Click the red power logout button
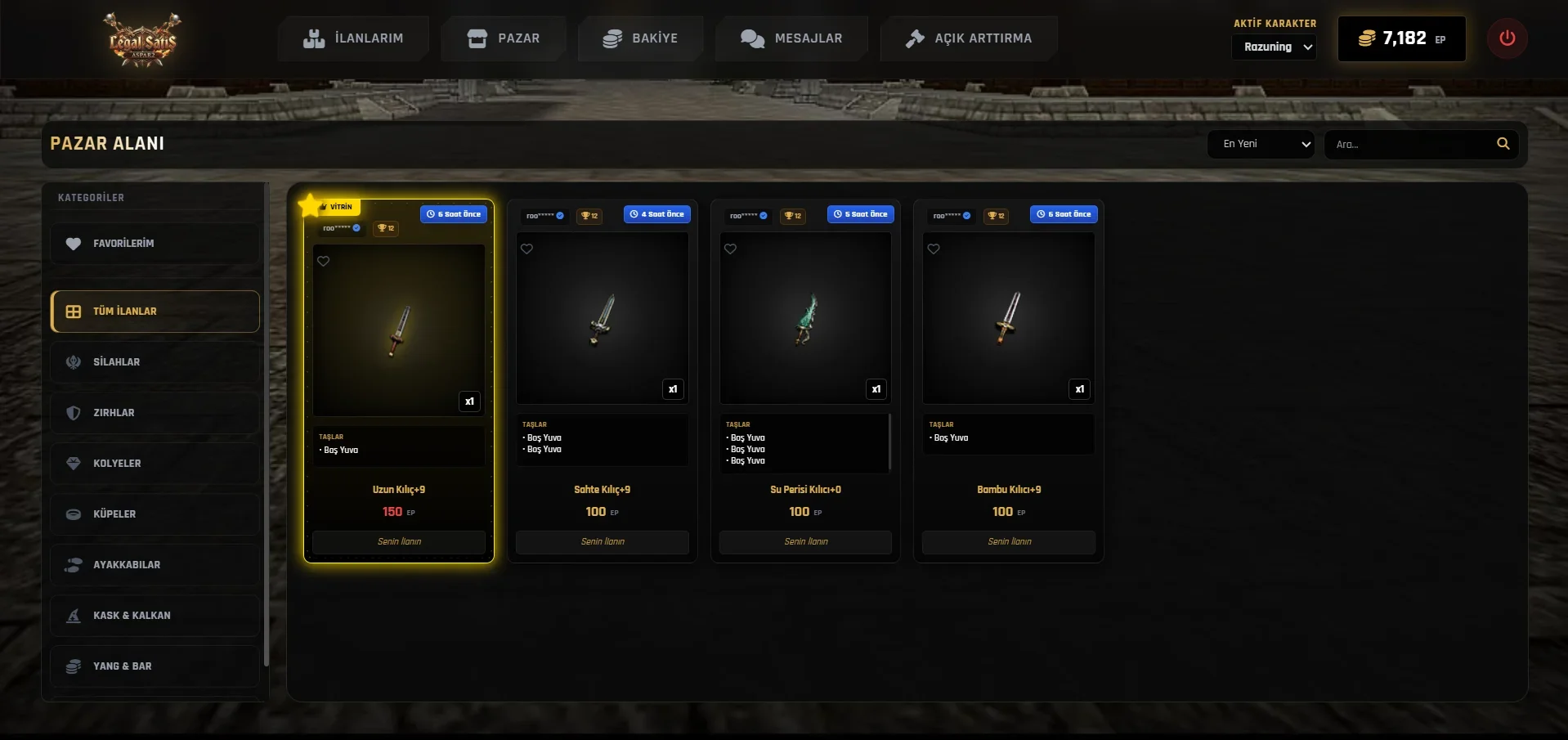This screenshot has height=740, width=1568. [1507, 38]
